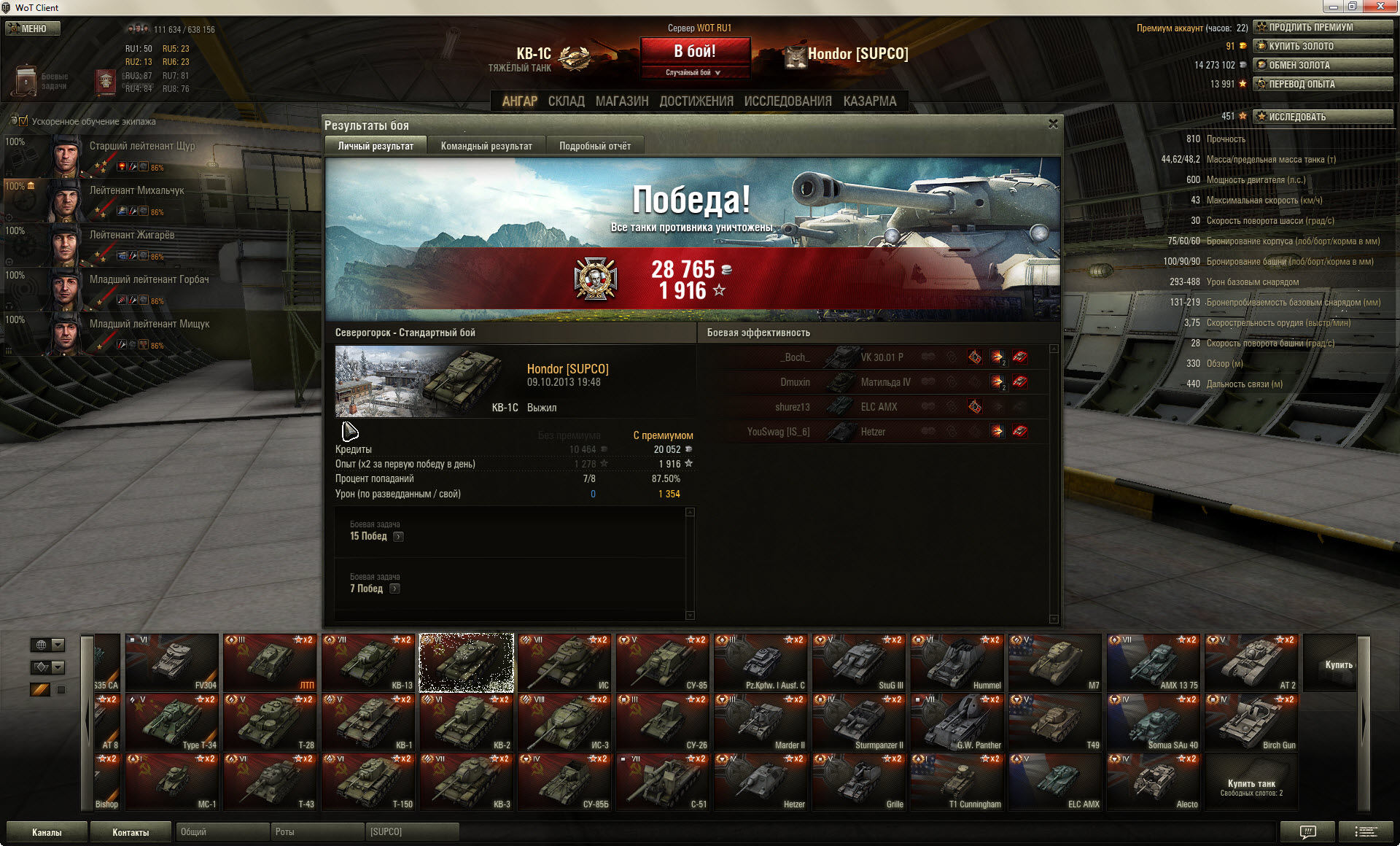Viewport: 1400px width, 846px height.
Task: Switch to the Командный результат tab
Action: coord(486,146)
